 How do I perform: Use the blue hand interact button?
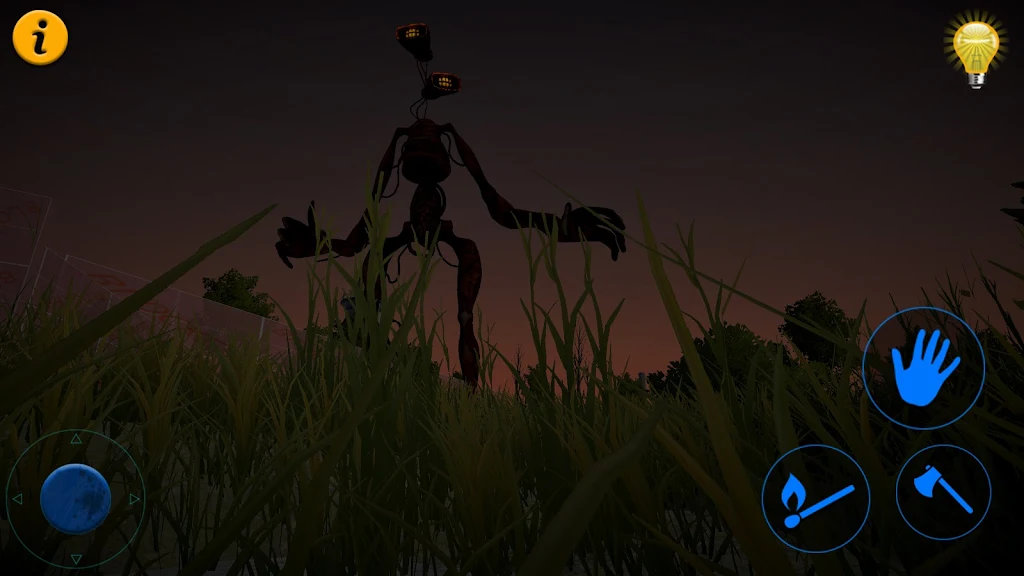[923, 368]
